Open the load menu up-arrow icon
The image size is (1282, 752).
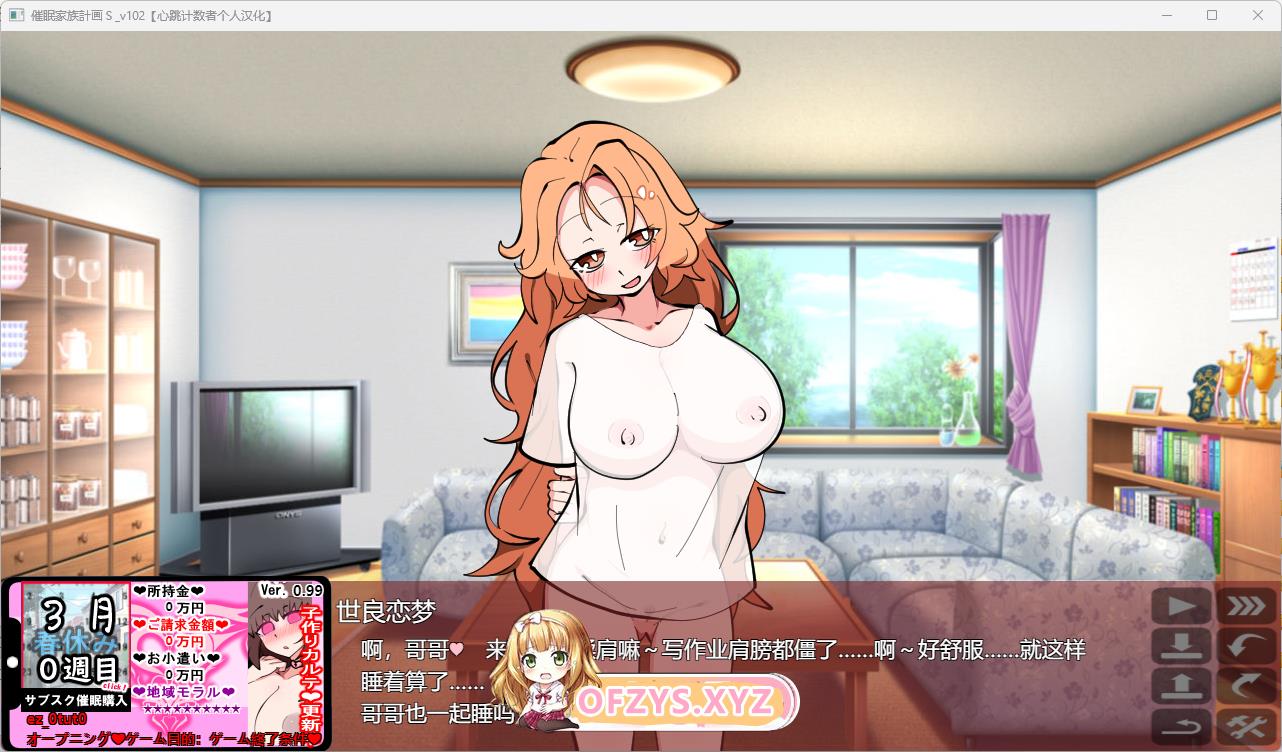point(1182,686)
